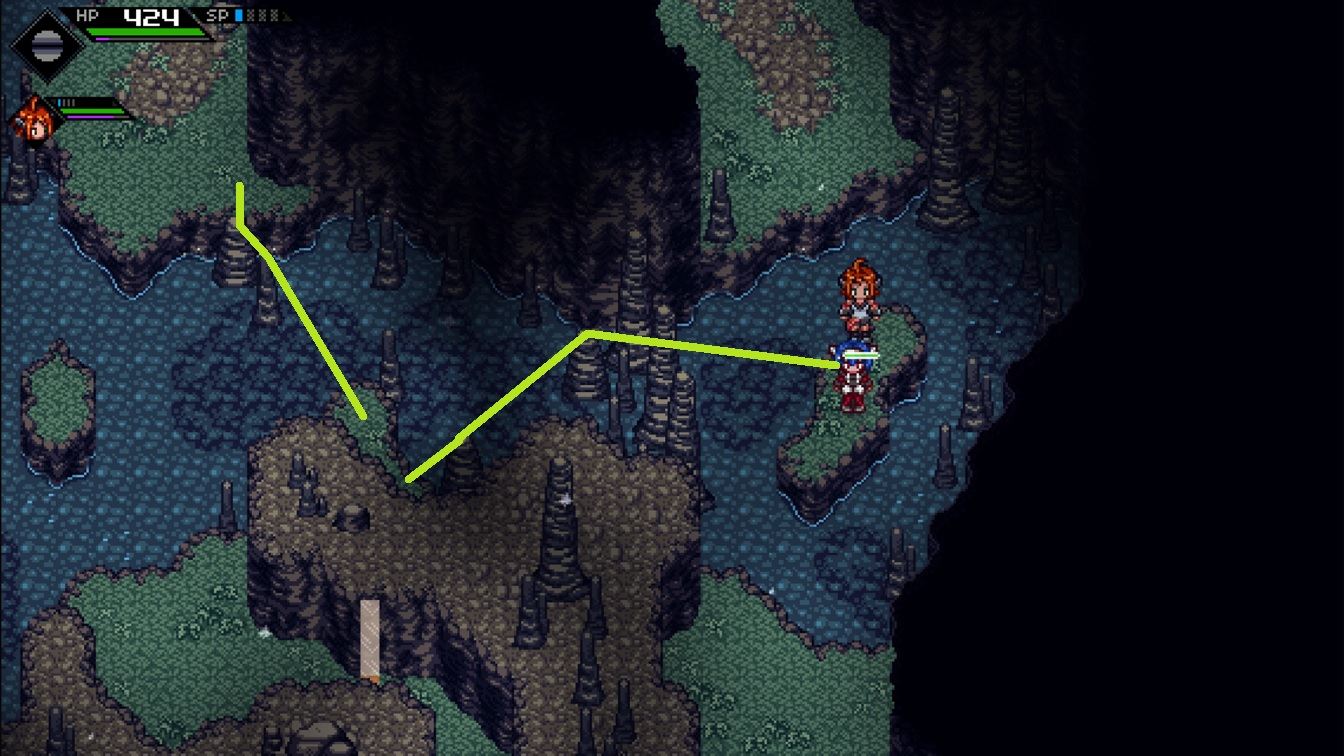Click the wooden plank on the cliff
Screen dimensions: 1344x756
pyautogui.click(x=368, y=640)
